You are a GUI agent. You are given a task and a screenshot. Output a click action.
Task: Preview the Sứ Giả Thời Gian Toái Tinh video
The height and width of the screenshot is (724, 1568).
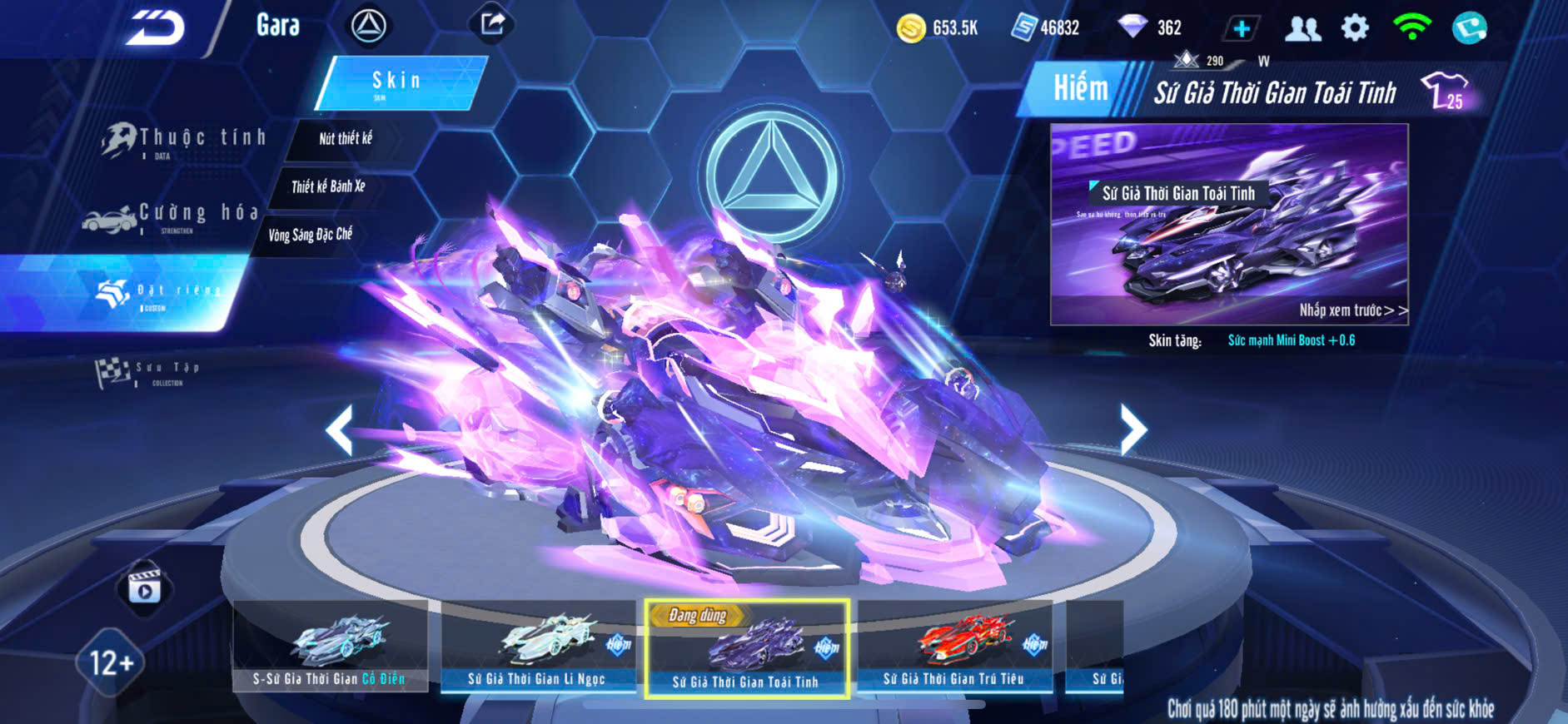click(1228, 225)
